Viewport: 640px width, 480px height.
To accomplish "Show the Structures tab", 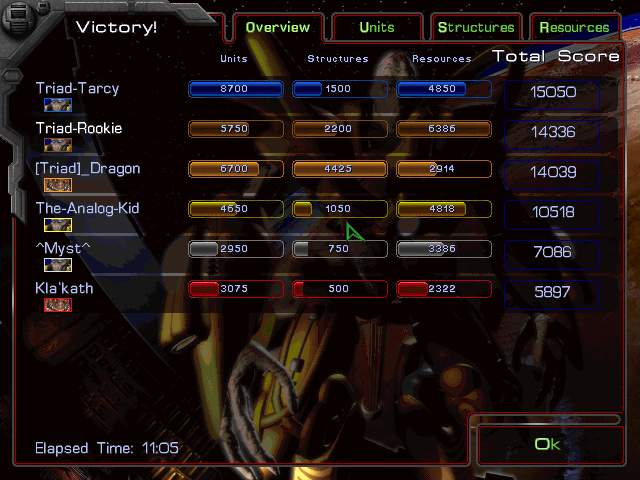I will 476,27.
